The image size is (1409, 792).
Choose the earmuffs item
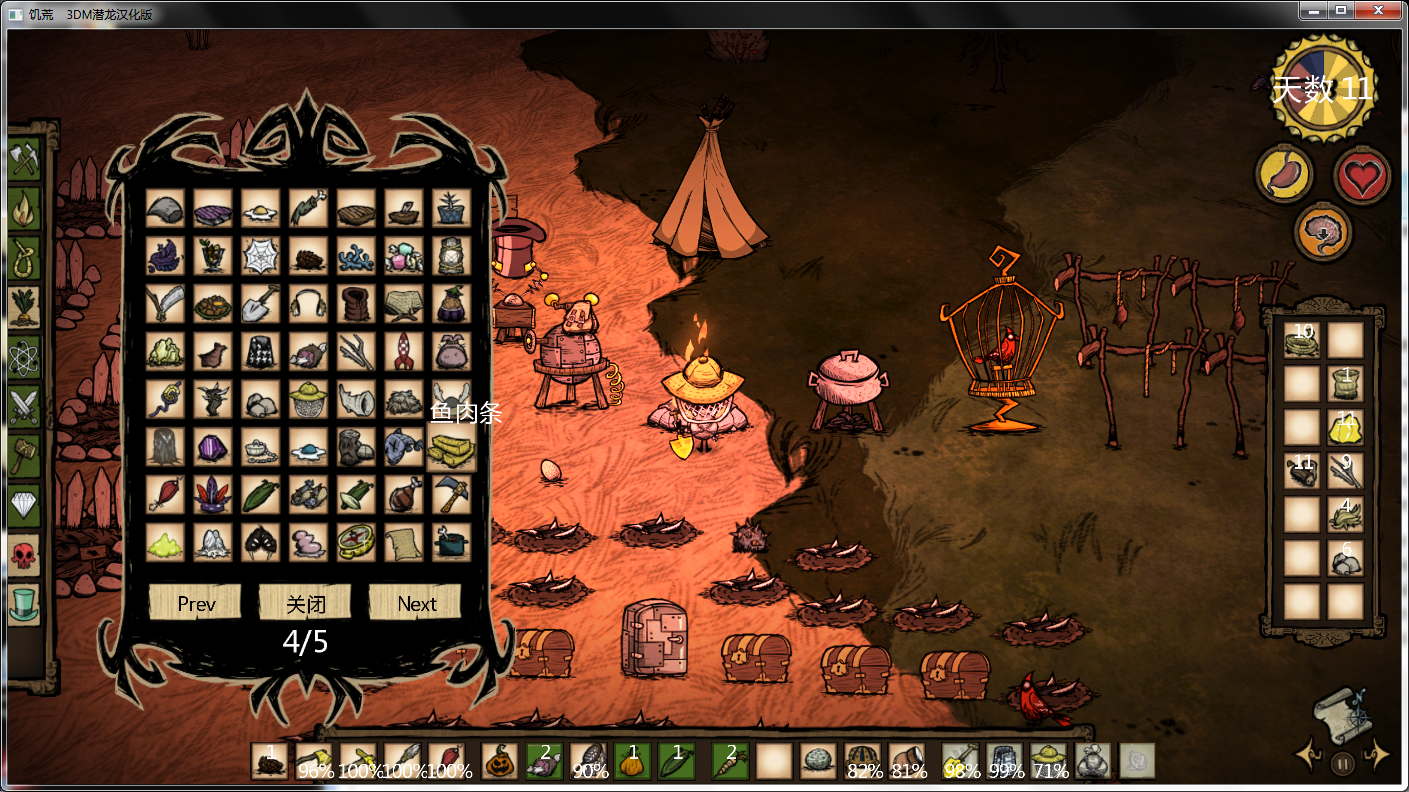[308, 304]
